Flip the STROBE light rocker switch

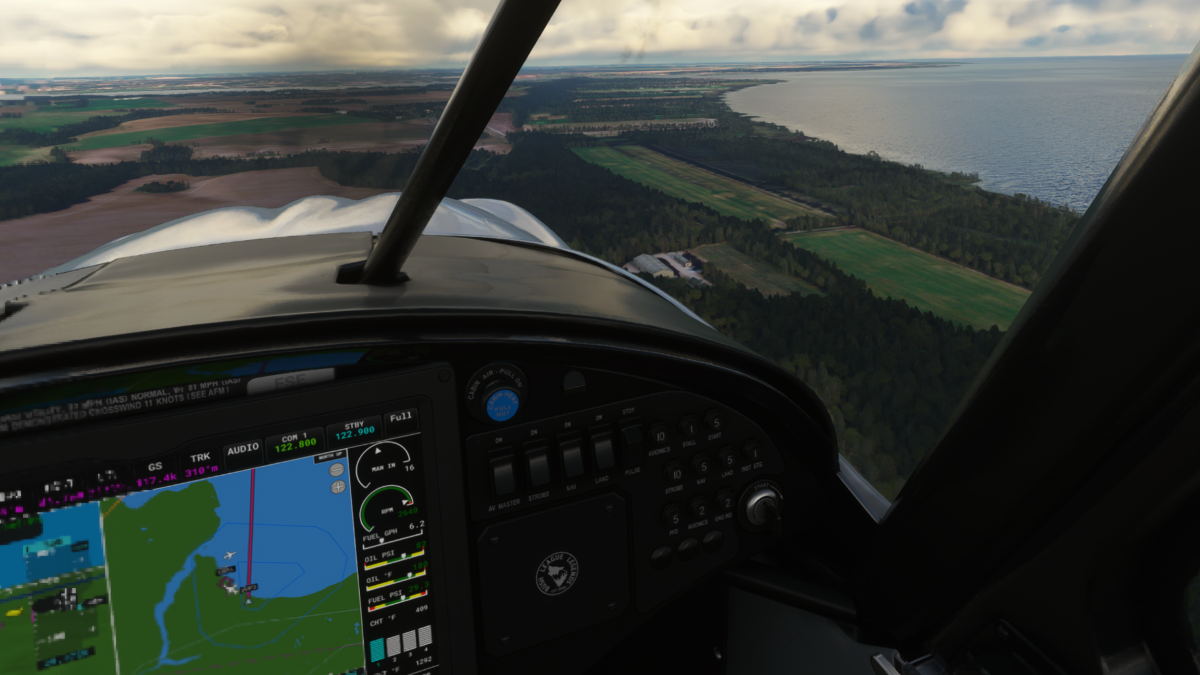pyautogui.click(x=539, y=467)
